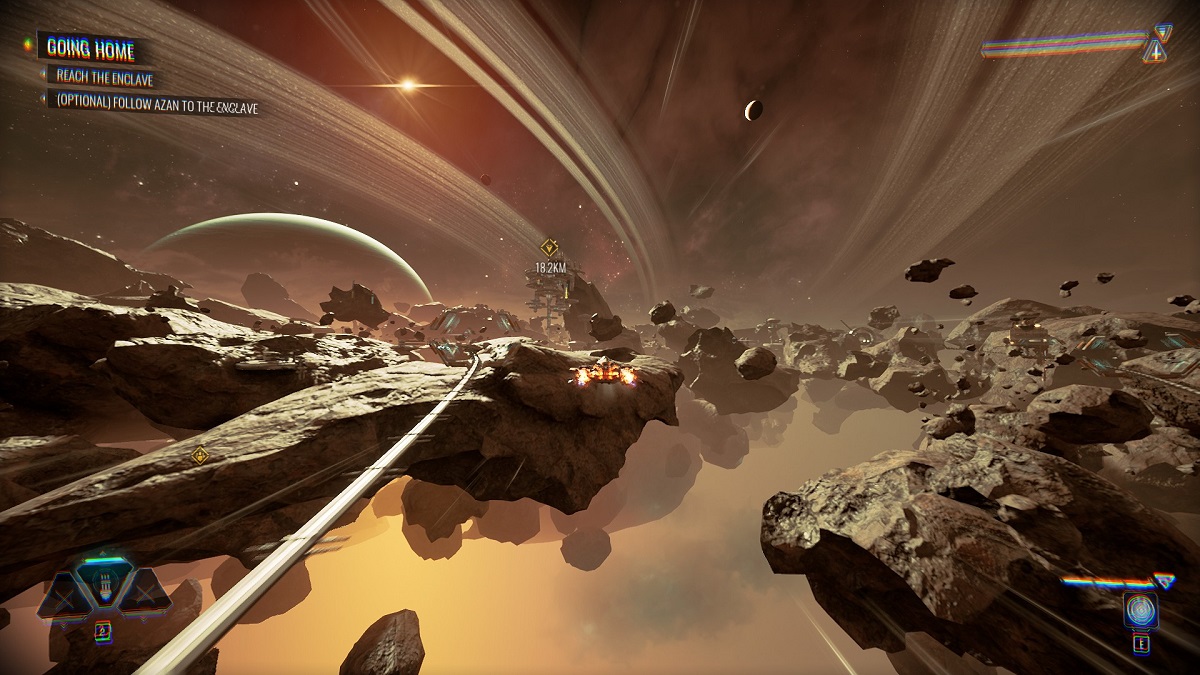Click the 18.2KM Enclave waypoint marker
The height and width of the screenshot is (675, 1200).
click(549, 247)
